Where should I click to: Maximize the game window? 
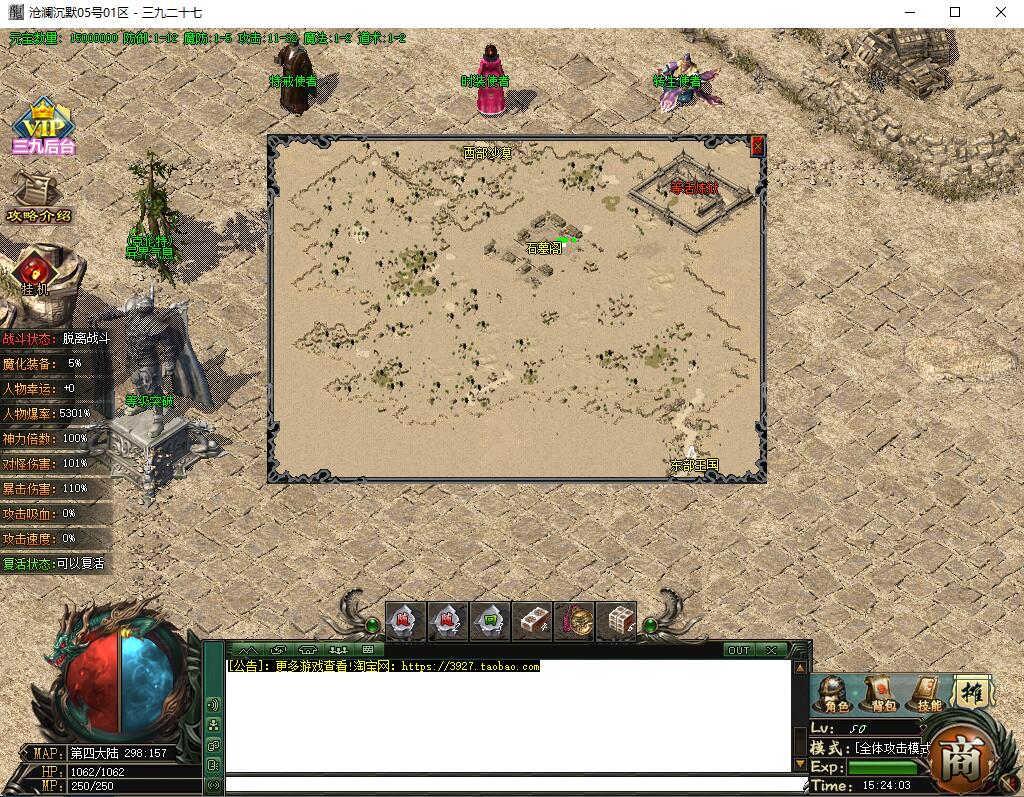tap(955, 12)
